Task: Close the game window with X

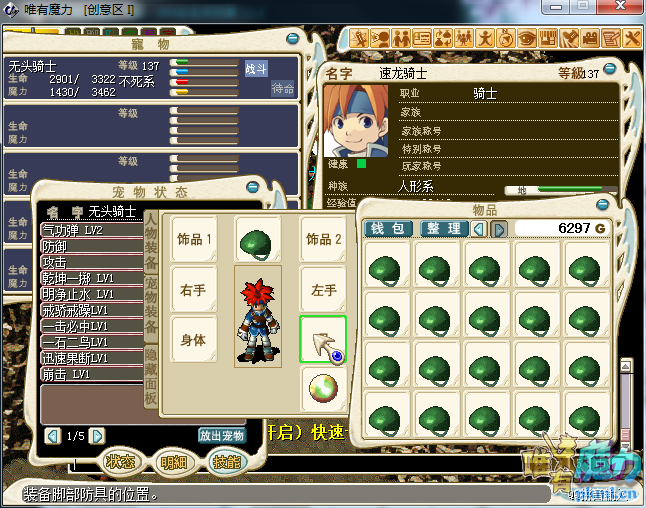Action: pyautogui.click(x=625, y=9)
